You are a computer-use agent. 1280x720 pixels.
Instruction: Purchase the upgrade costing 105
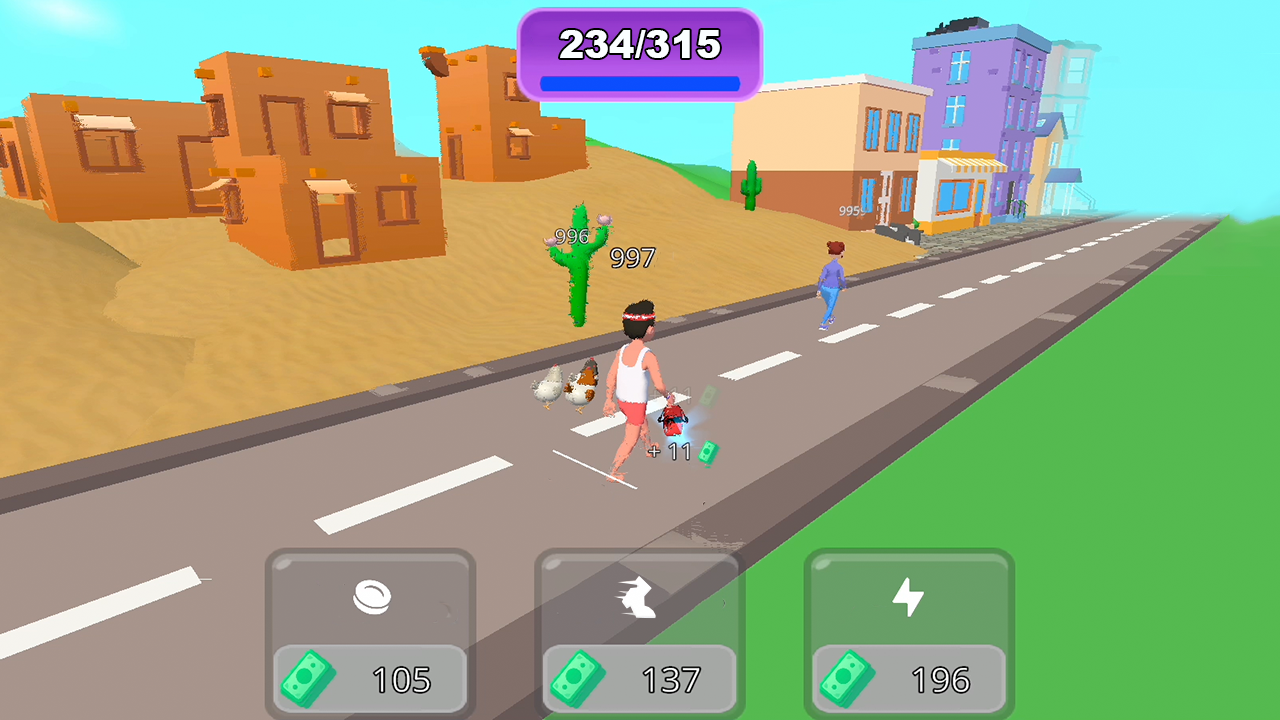coord(372,635)
